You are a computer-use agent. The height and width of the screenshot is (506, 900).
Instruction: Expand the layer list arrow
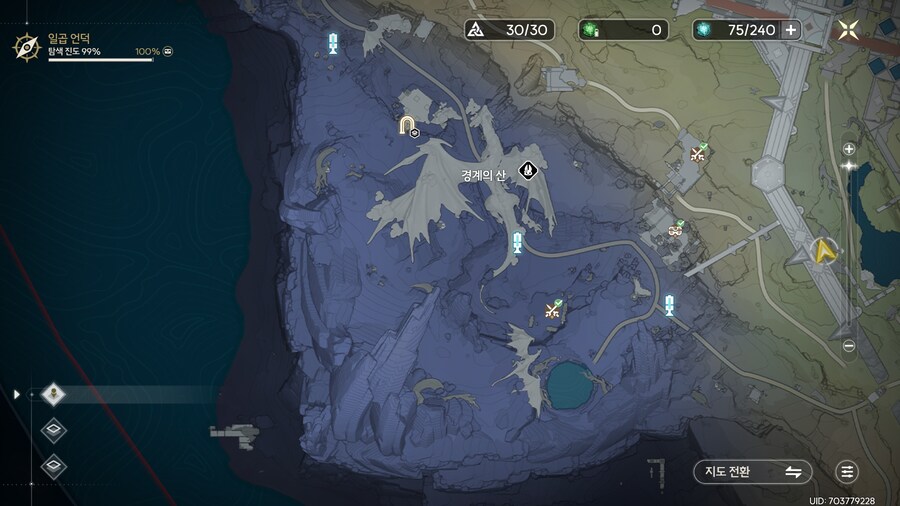coord(16,394)
